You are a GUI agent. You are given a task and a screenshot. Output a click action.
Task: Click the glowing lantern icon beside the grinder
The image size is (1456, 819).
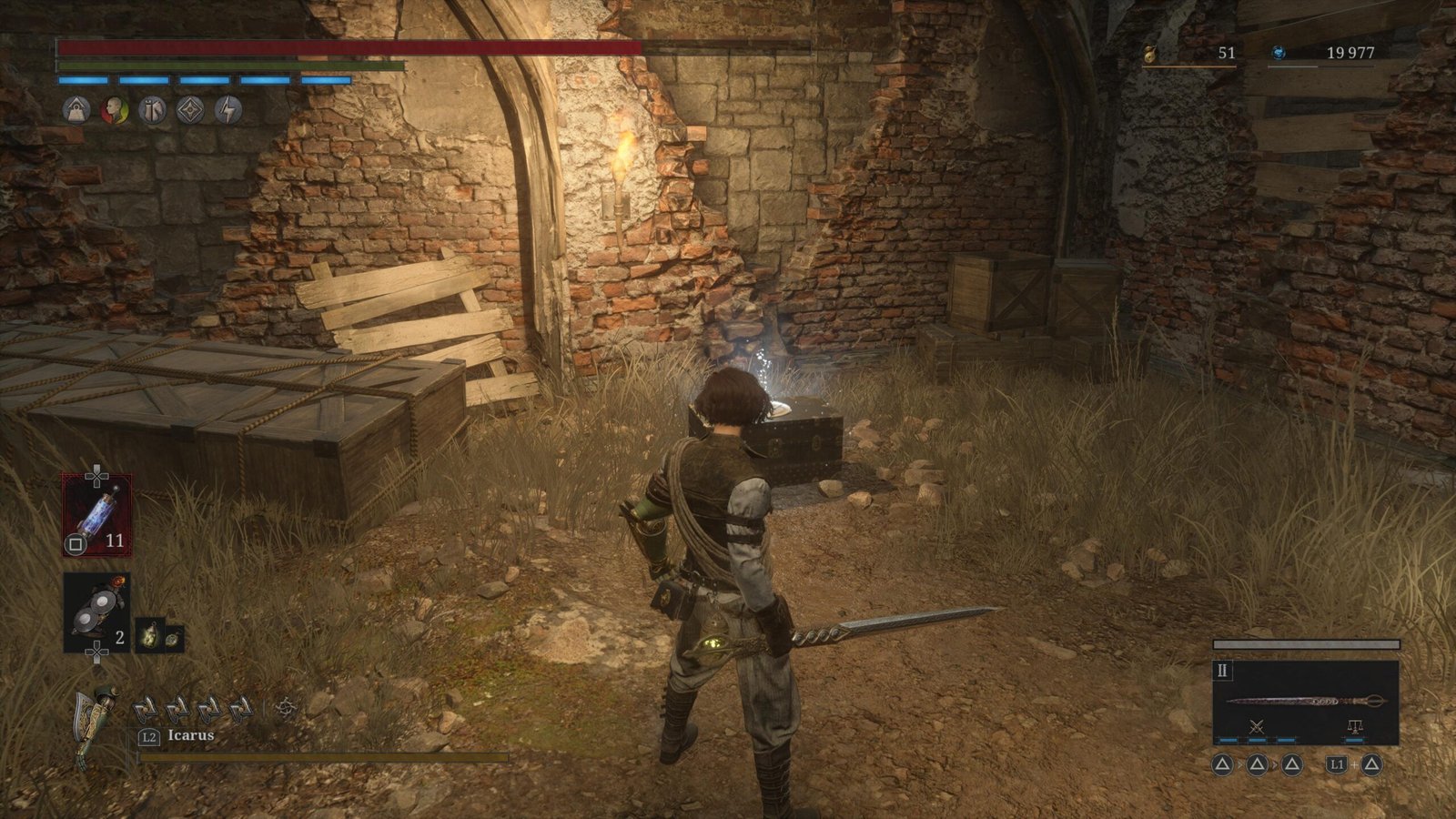click(x=148, y=634)
